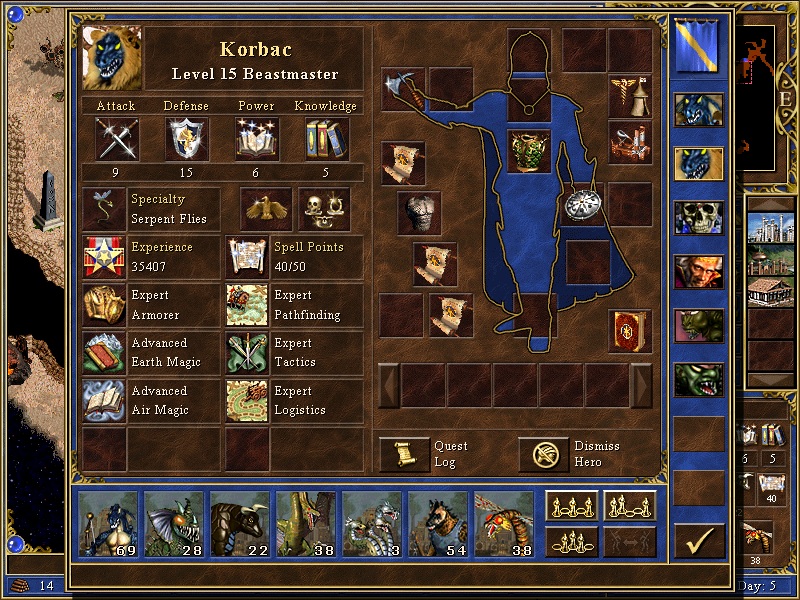Open the Quest Log
This screenshot has height=600, width=800.
coord(404,454)
